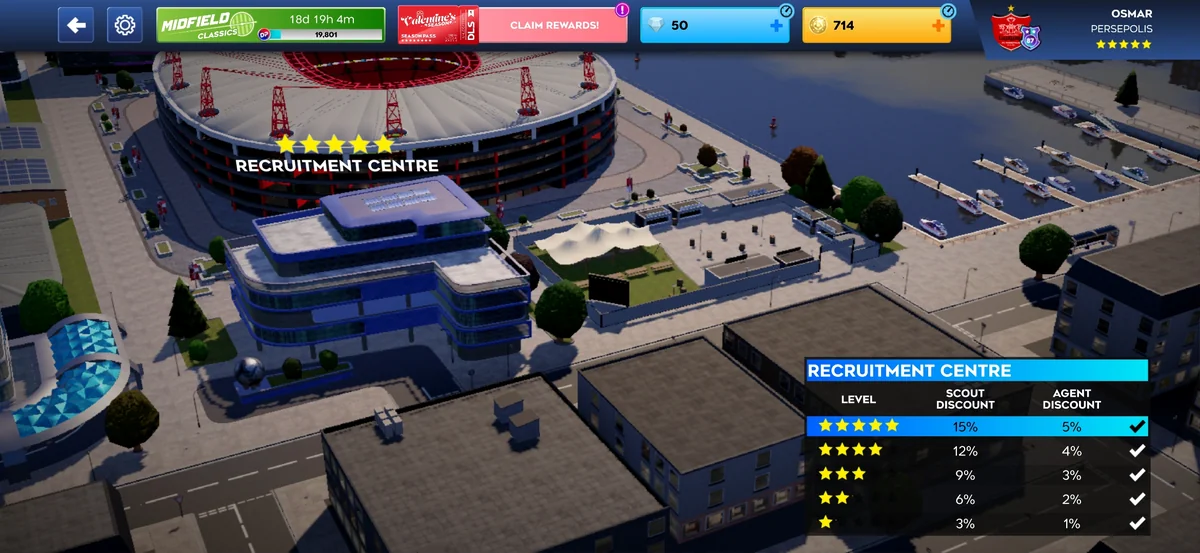This screenshot has width=1200, height=553.
Task: Go back with the arrow button
Action: click(76, 25)
